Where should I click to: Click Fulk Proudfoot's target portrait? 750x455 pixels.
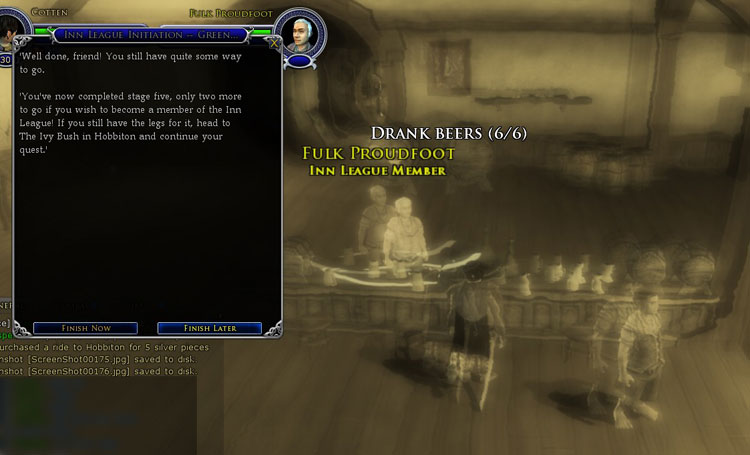tap(298, 33)
